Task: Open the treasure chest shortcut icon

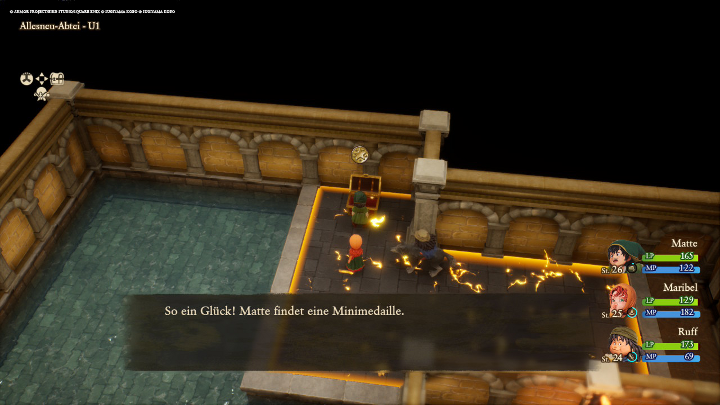Action: (x=58, y=78)
